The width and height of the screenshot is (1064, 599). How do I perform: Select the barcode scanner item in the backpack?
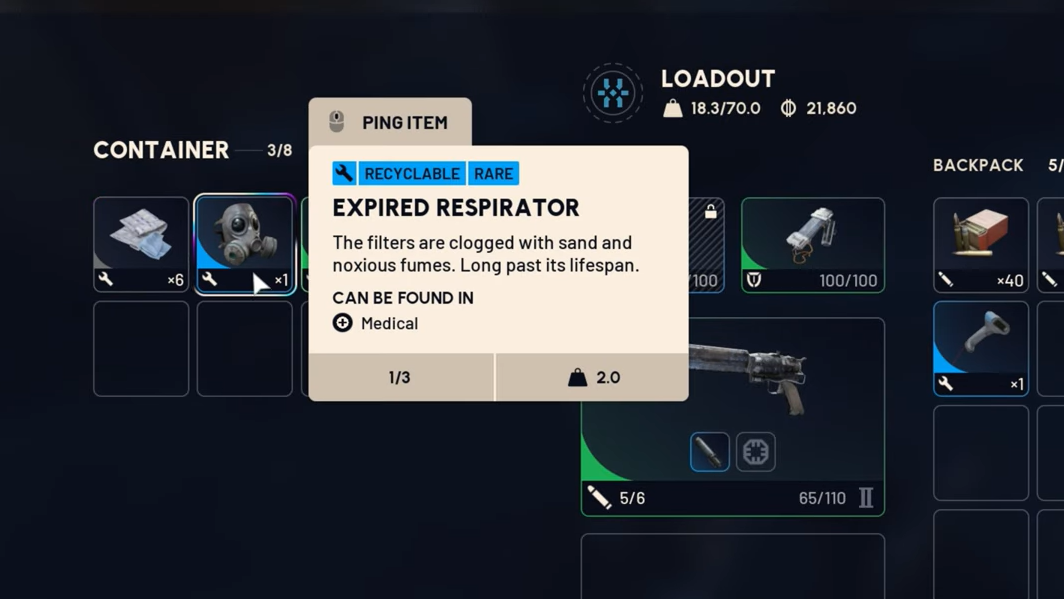pyautogui.click(x=980, y=348)
